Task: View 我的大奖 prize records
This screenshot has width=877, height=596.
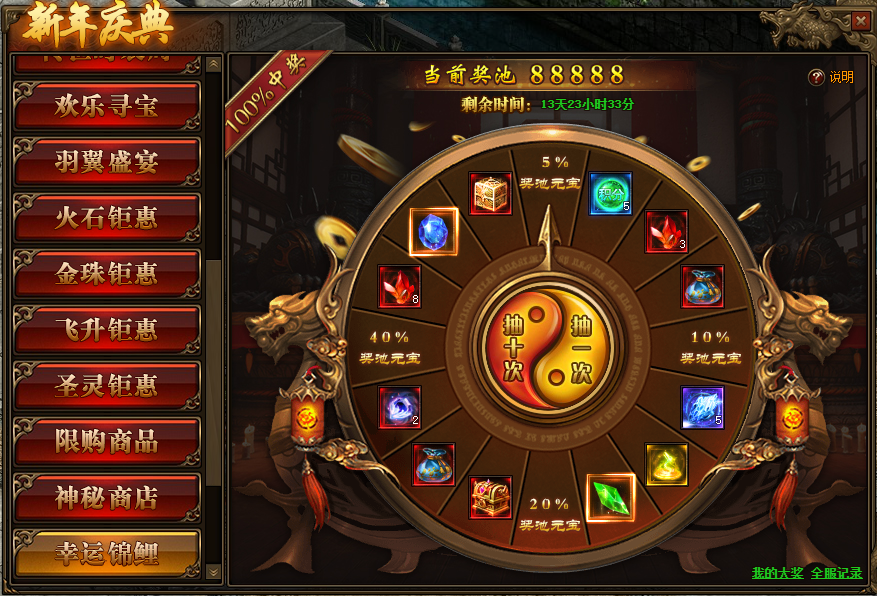Action: [777, 573]
